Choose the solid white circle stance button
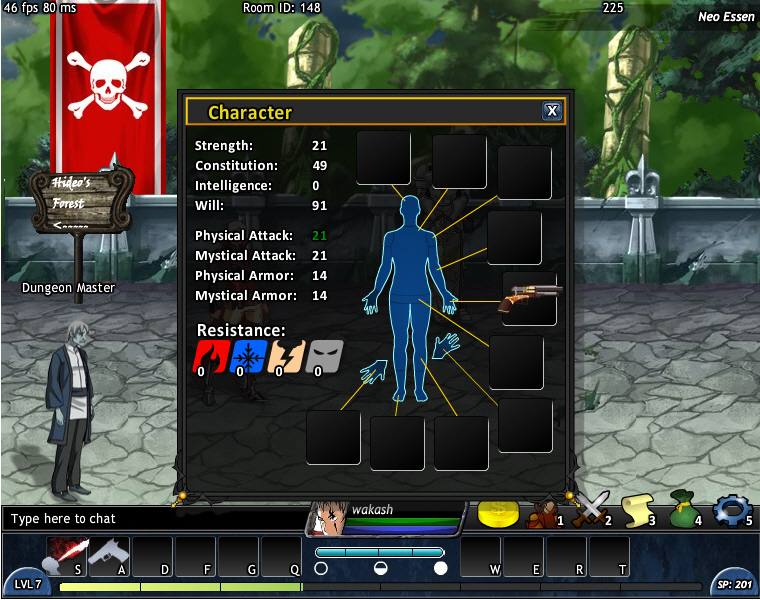This screenshot has width=760, height=600. click(440, 568)
